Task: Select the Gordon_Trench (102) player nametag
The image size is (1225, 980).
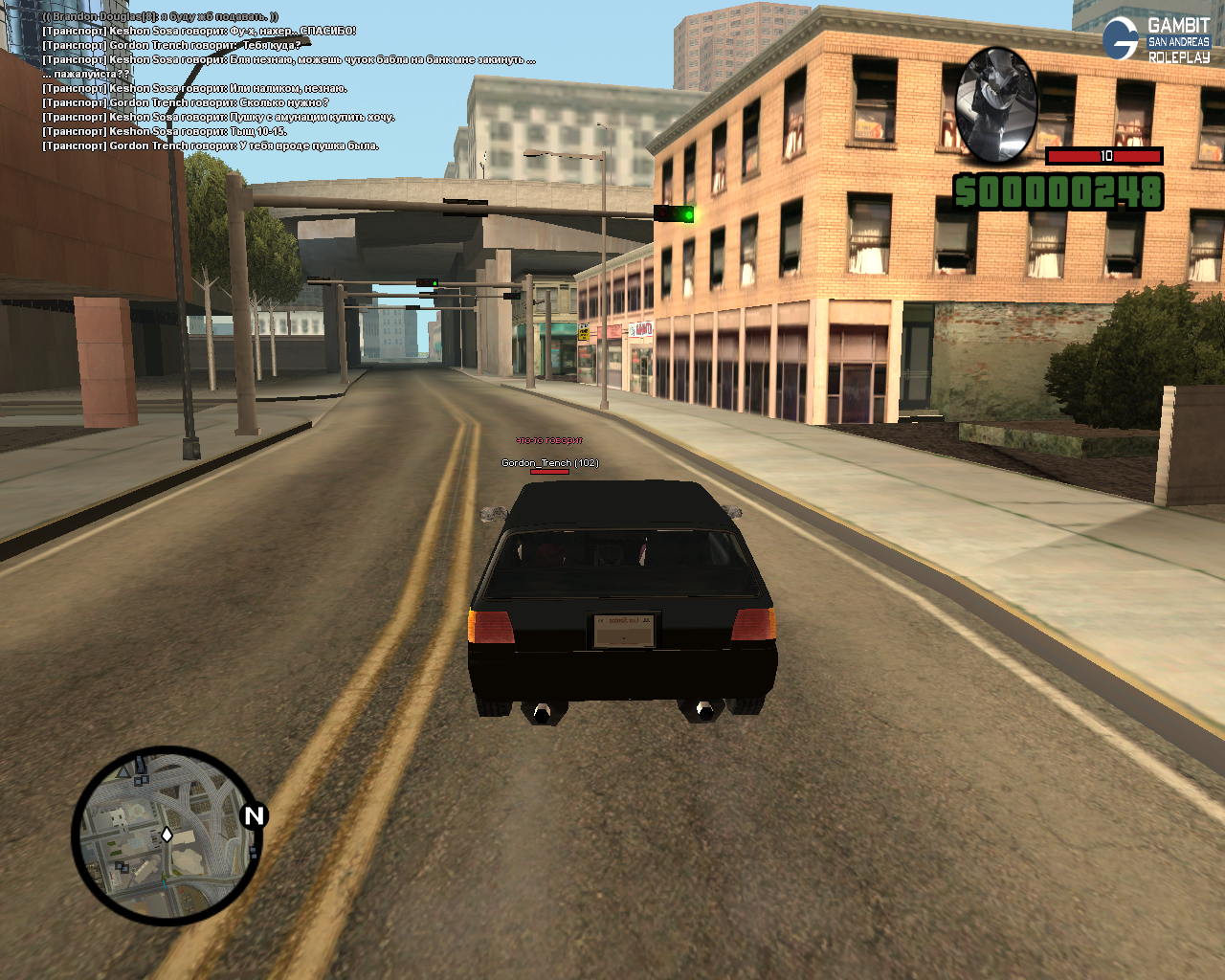Action: click(550, 463)
